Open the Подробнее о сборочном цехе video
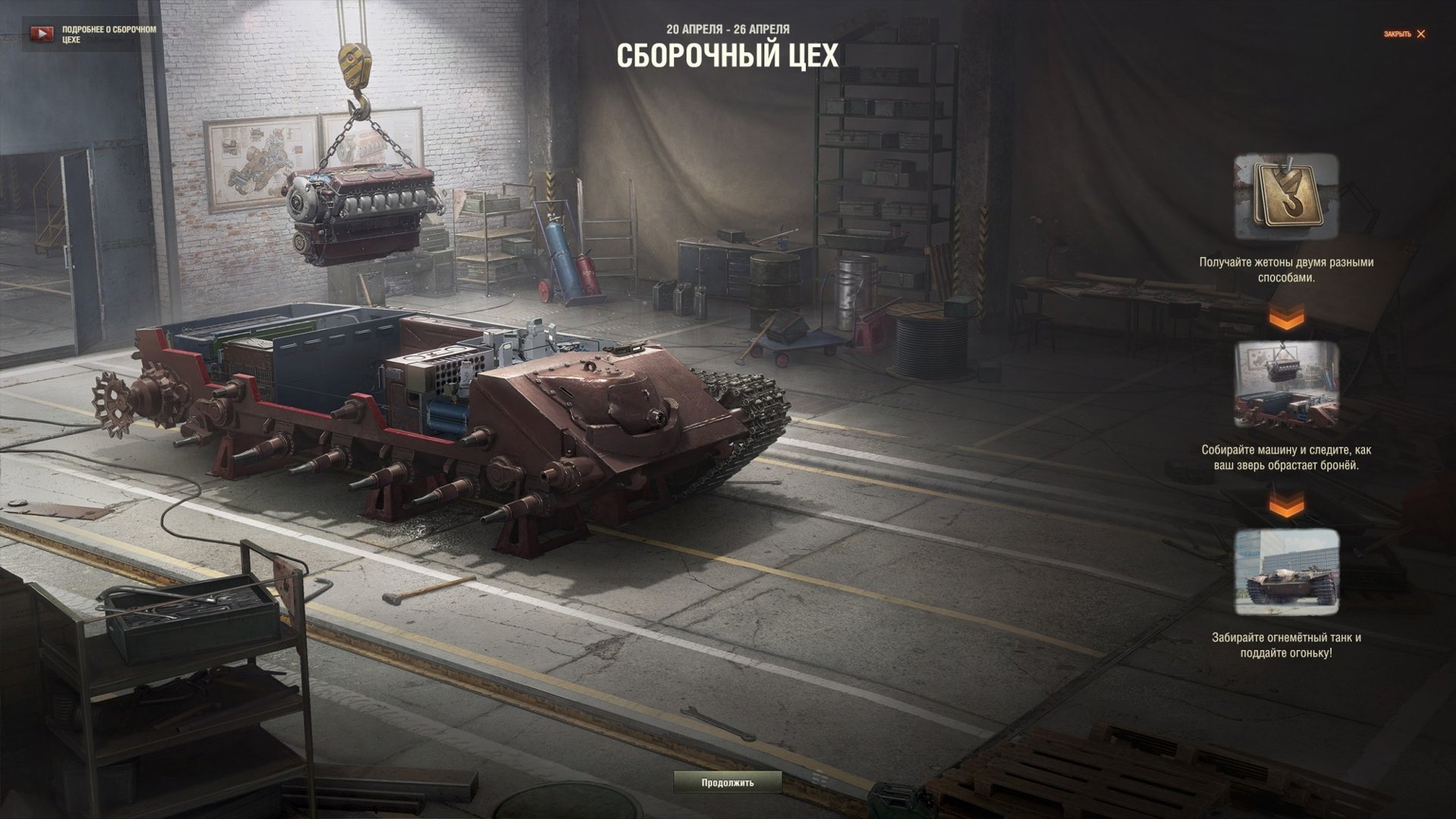 coord(91,34)
